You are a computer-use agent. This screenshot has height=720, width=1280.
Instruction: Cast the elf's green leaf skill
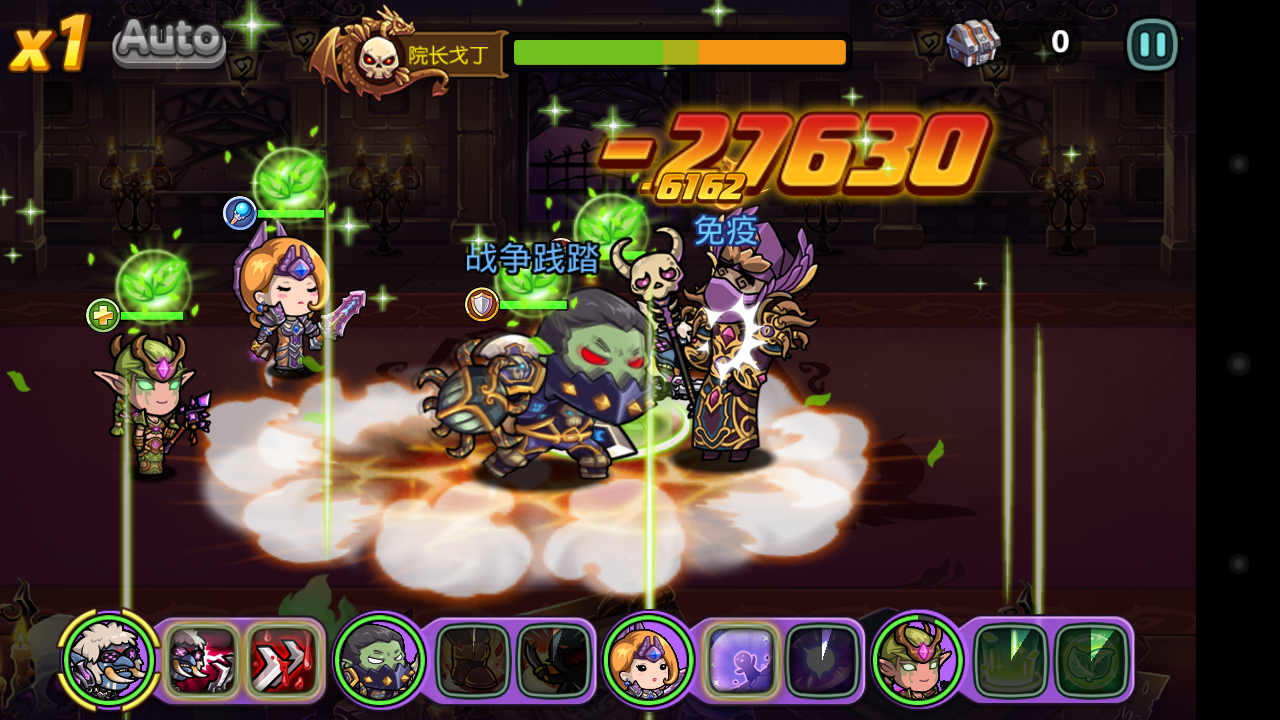pos(1091,660)
